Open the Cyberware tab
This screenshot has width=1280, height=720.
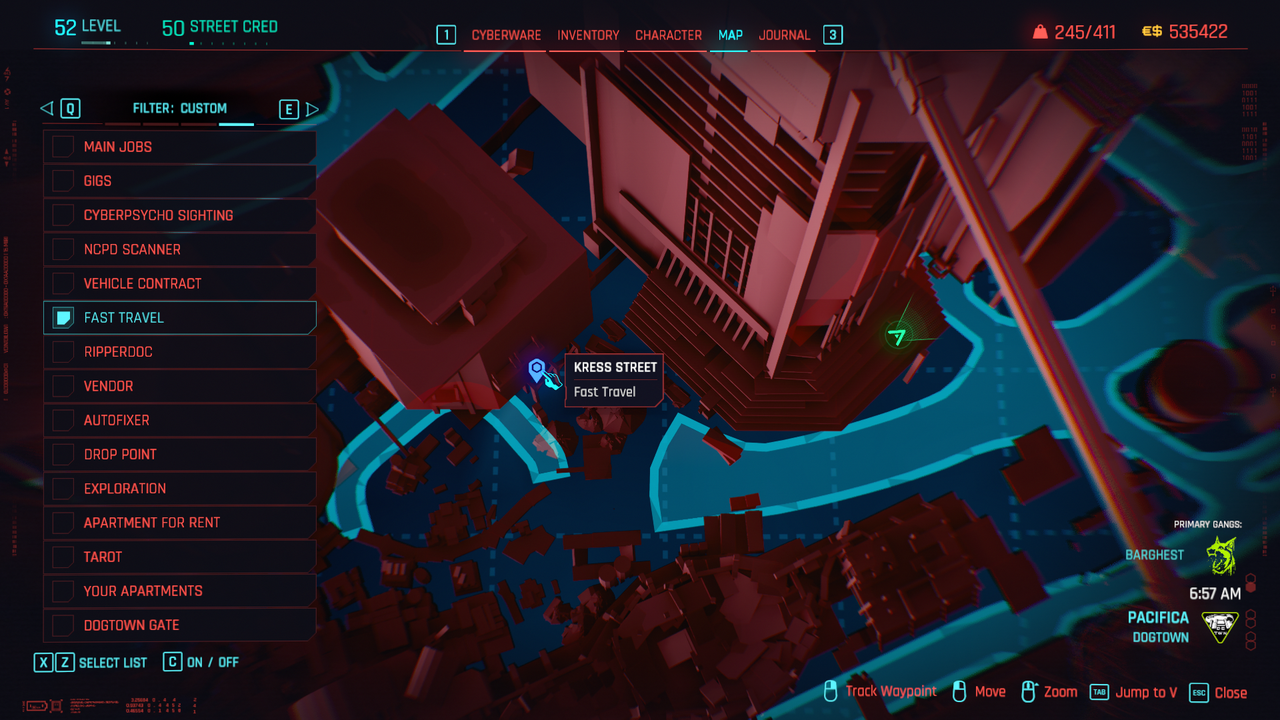click(506, 35)
